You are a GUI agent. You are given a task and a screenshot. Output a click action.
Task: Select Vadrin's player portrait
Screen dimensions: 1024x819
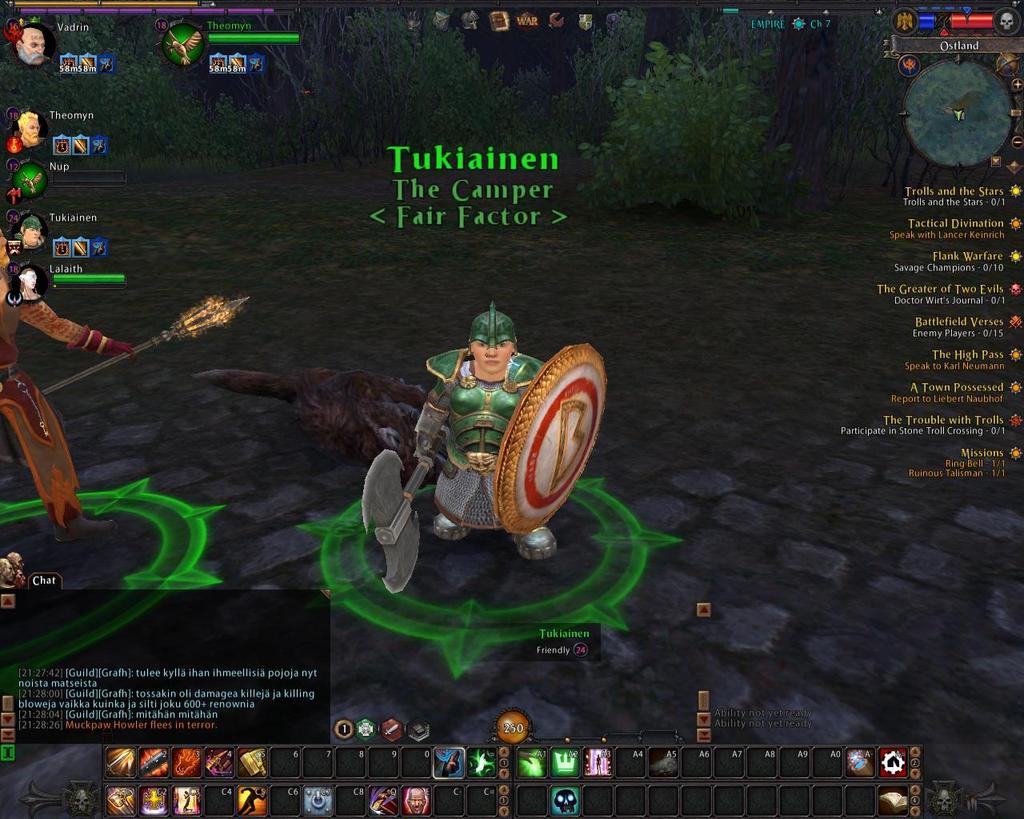[33, 45]
